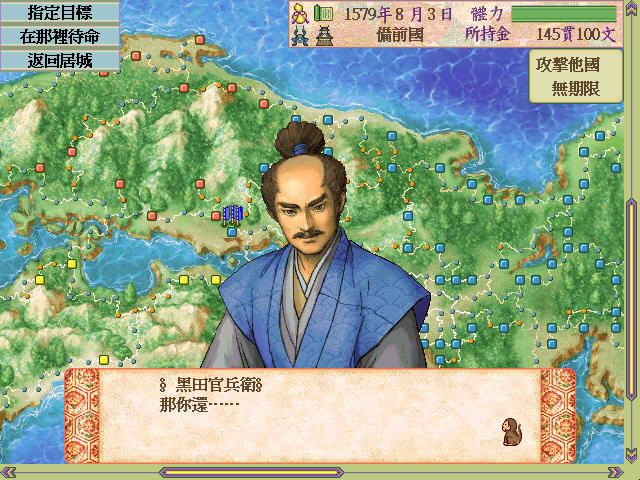Image resolution: width=640 pixels, height=480 pixels.
Task: Choose the 在那裡待命 command
Action: point(59,35)
